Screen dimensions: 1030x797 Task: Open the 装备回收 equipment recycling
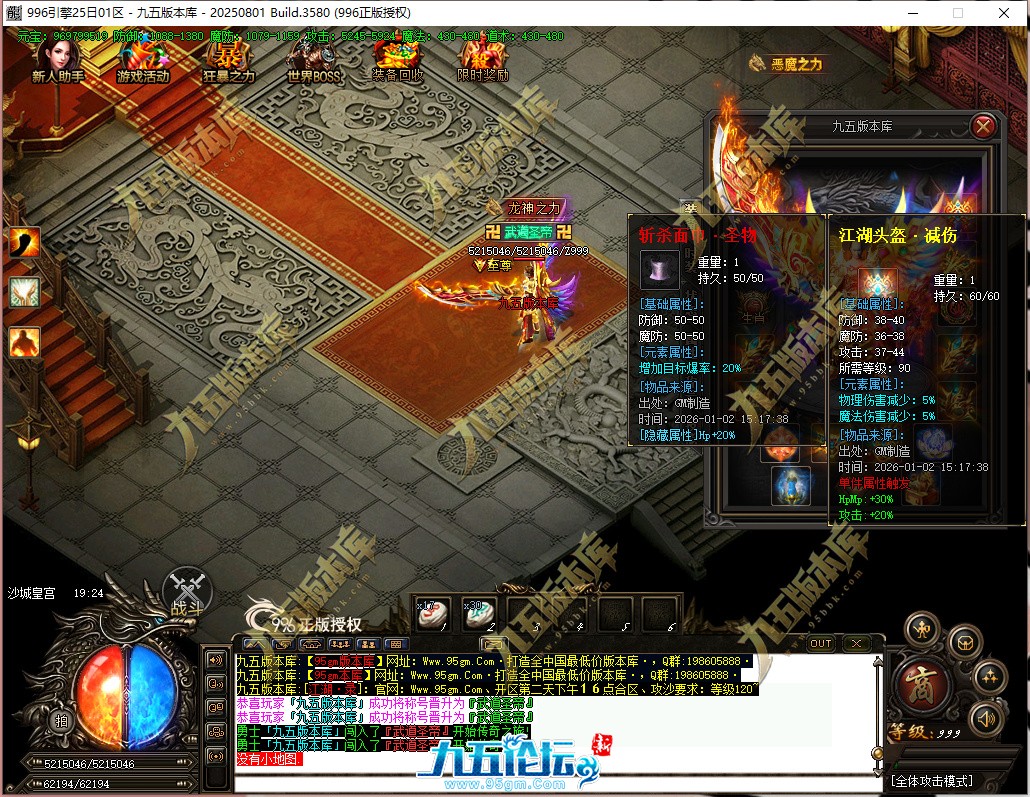pyautogui.click(x=398, y=60)
